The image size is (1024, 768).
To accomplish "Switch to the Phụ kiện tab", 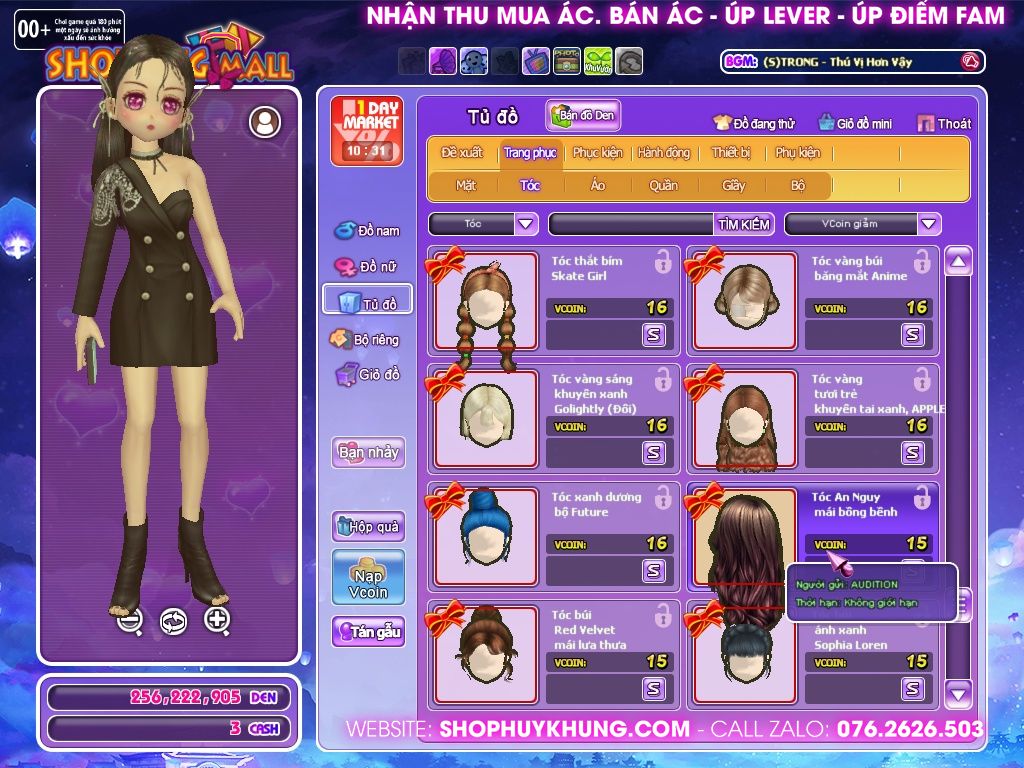I will (797, 153).
